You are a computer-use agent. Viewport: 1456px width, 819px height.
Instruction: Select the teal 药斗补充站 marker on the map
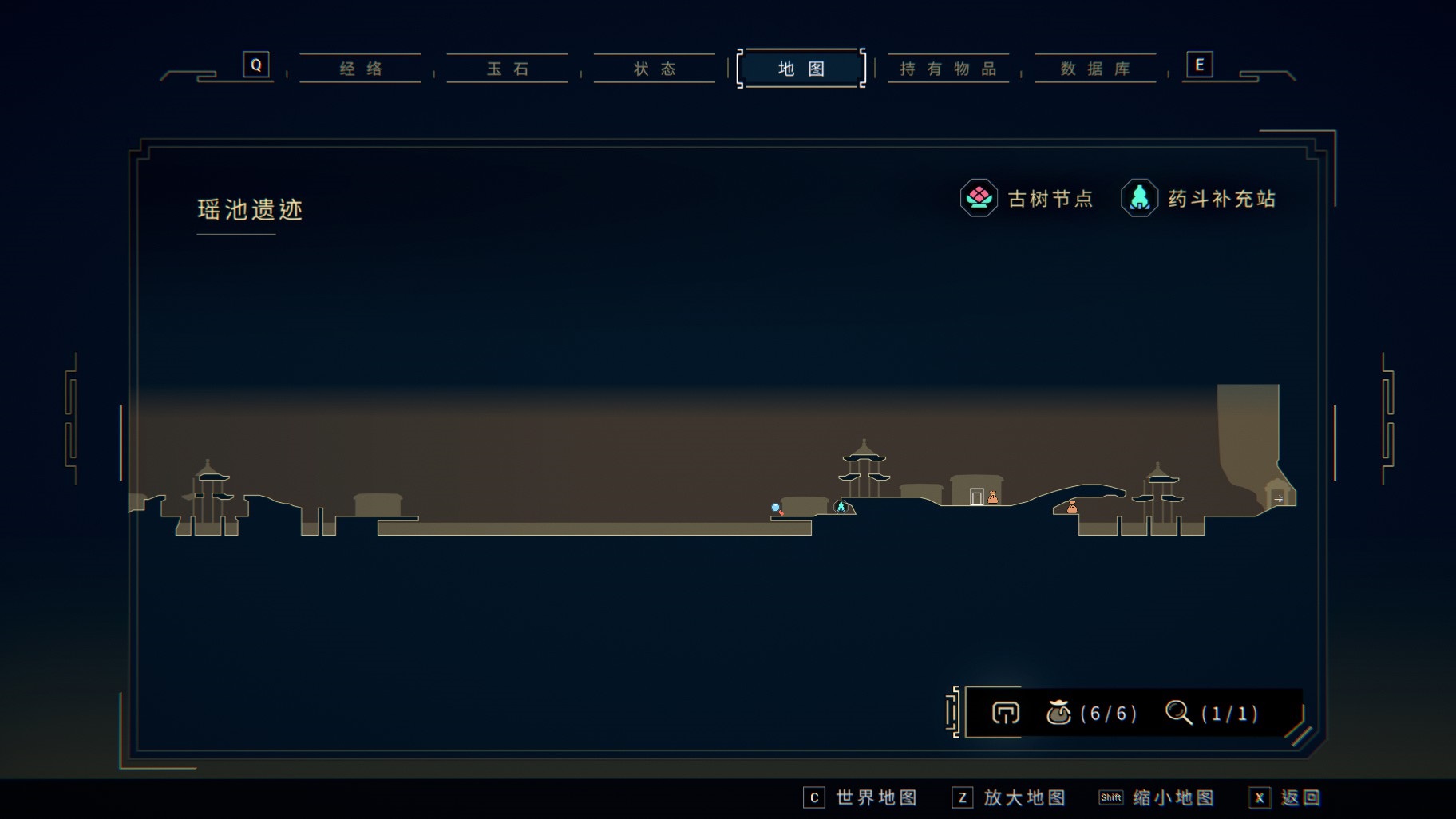coord(841,506)
